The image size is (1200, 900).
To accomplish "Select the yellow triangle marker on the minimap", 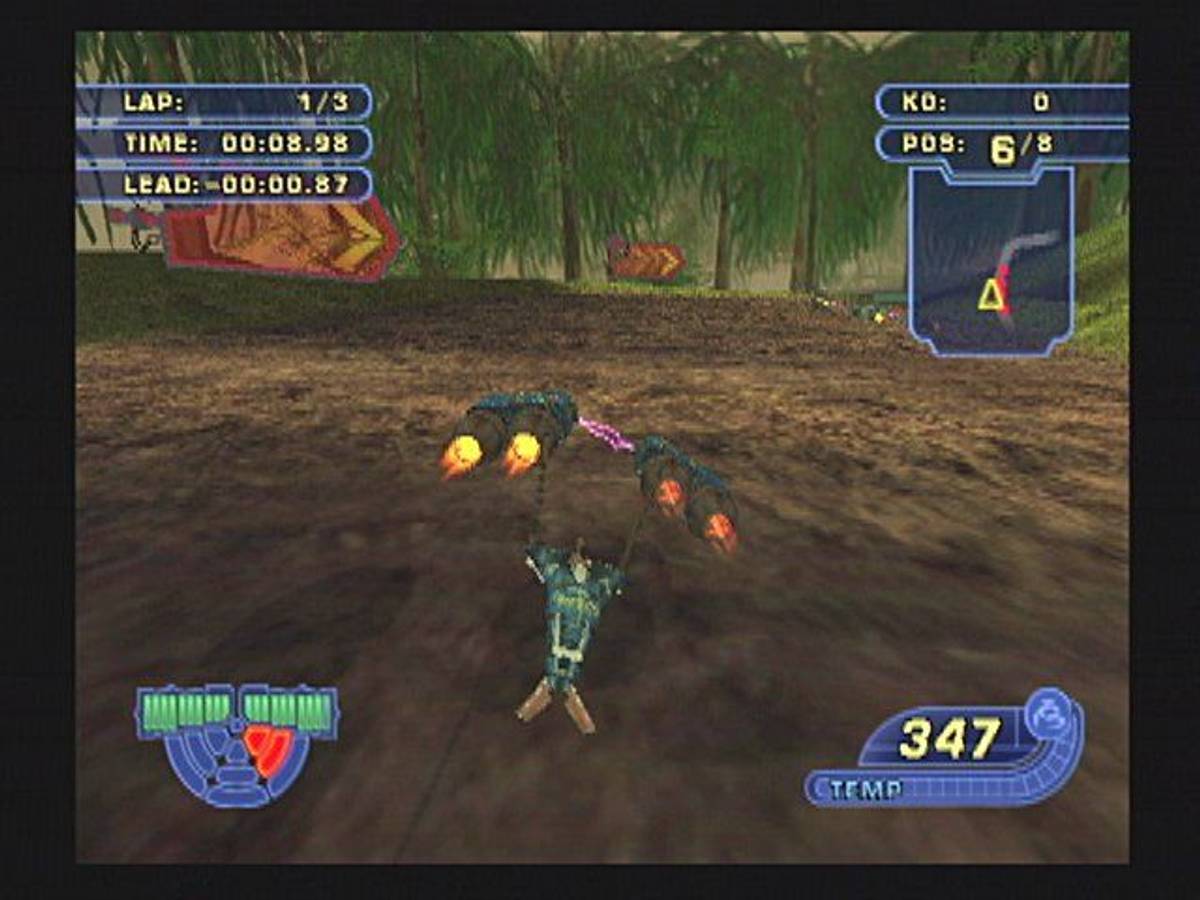I will click(x=991, y=295).
